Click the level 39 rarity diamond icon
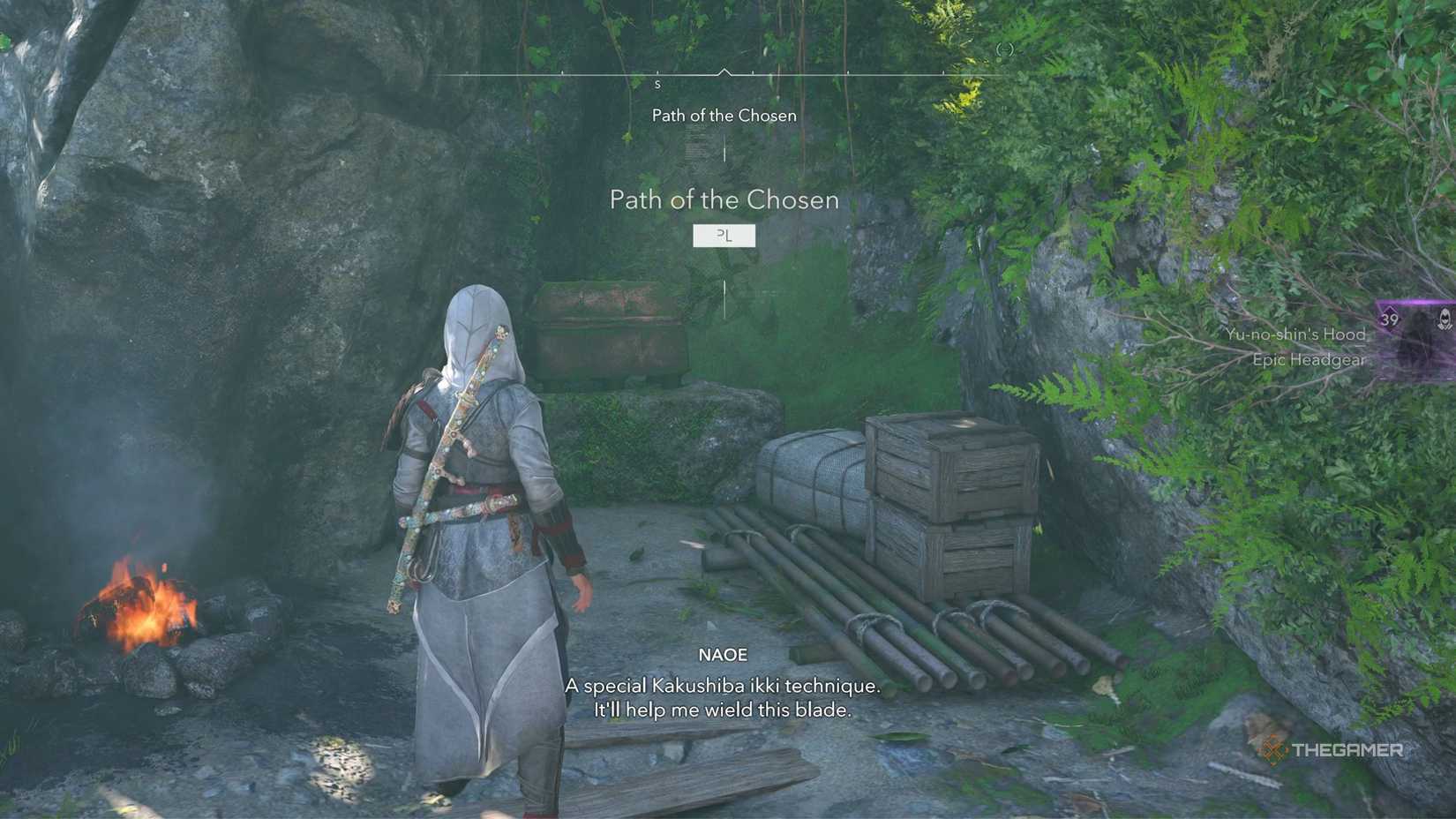This screenshot has width=1456, height=819. [1388, 319]
